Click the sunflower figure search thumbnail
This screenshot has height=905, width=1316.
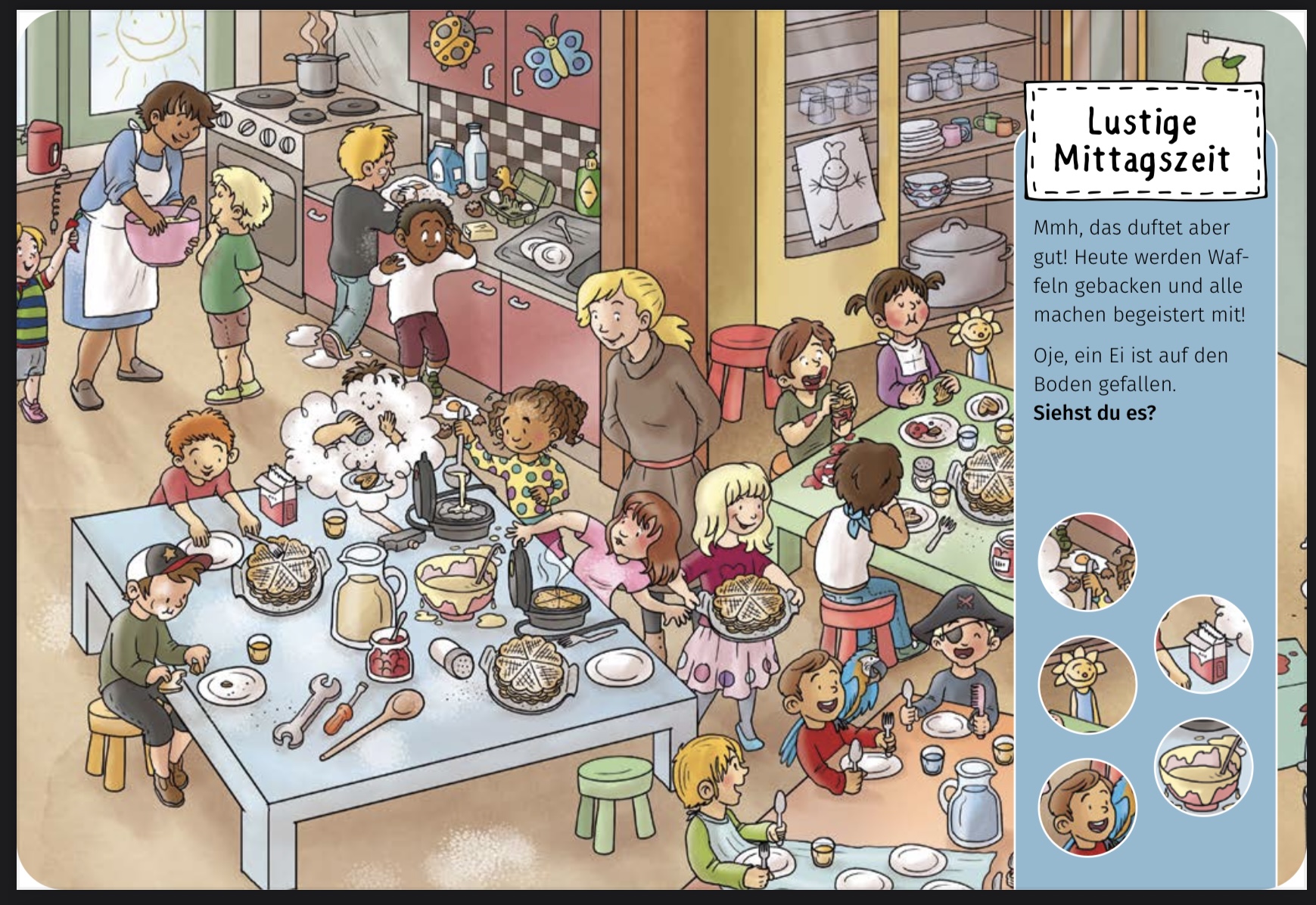tap(1087, 684)
